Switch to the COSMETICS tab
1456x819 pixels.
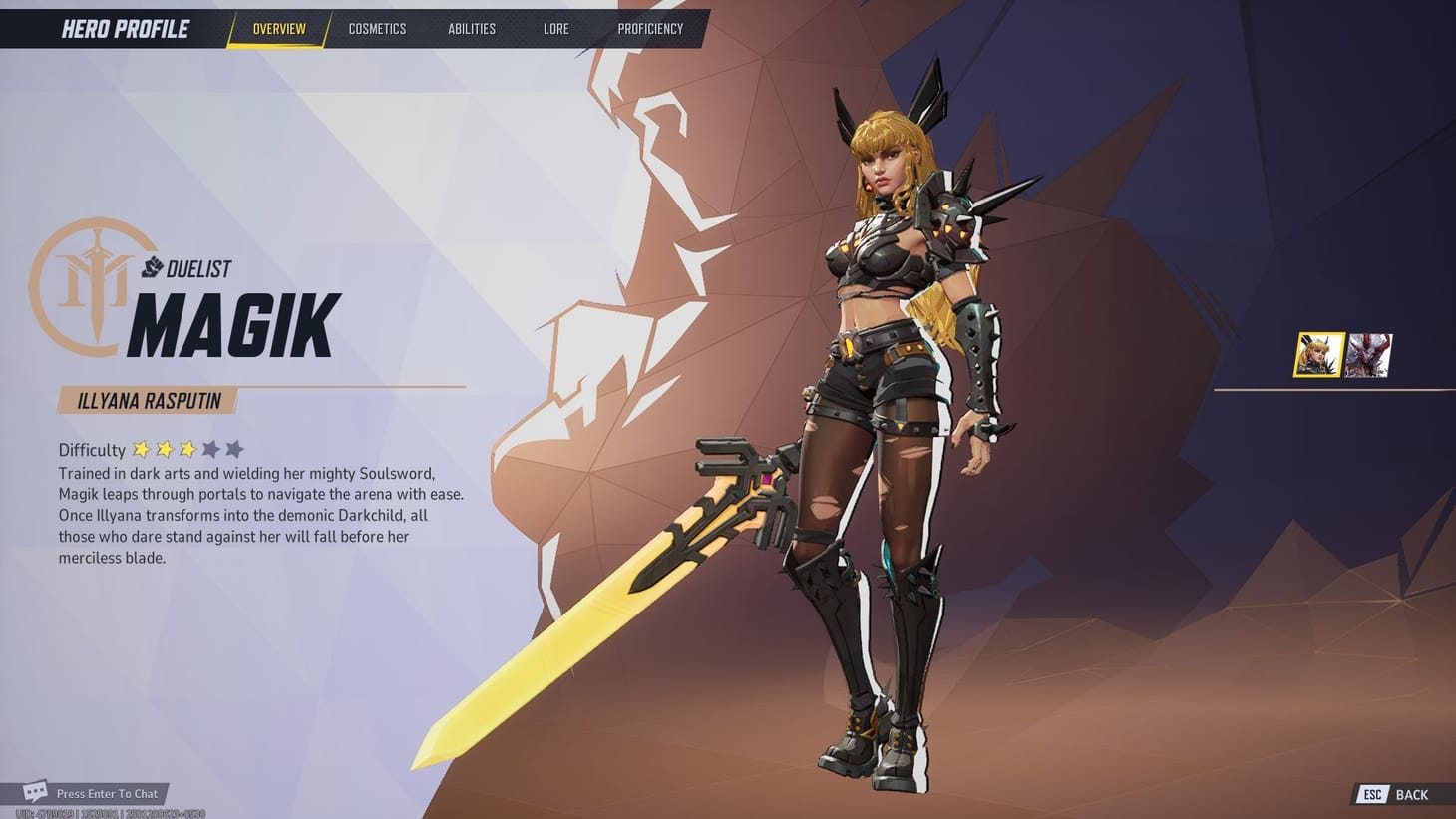click(377, 29)
